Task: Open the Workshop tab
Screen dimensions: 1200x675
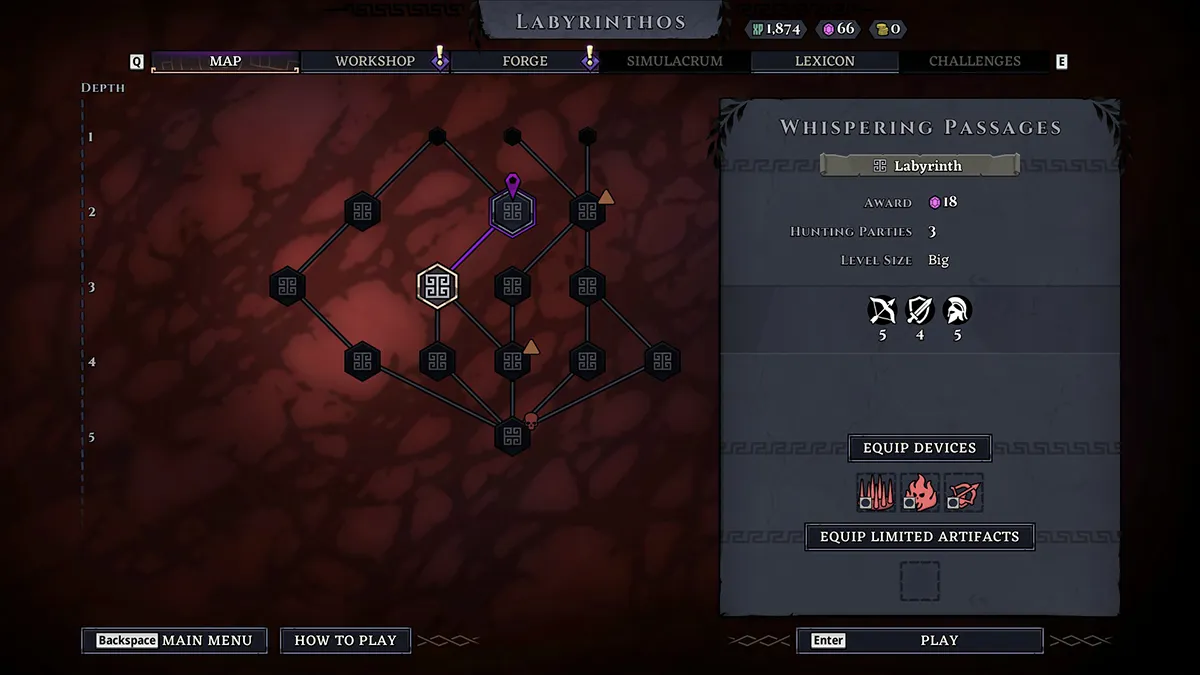Action: coord(375,62)
